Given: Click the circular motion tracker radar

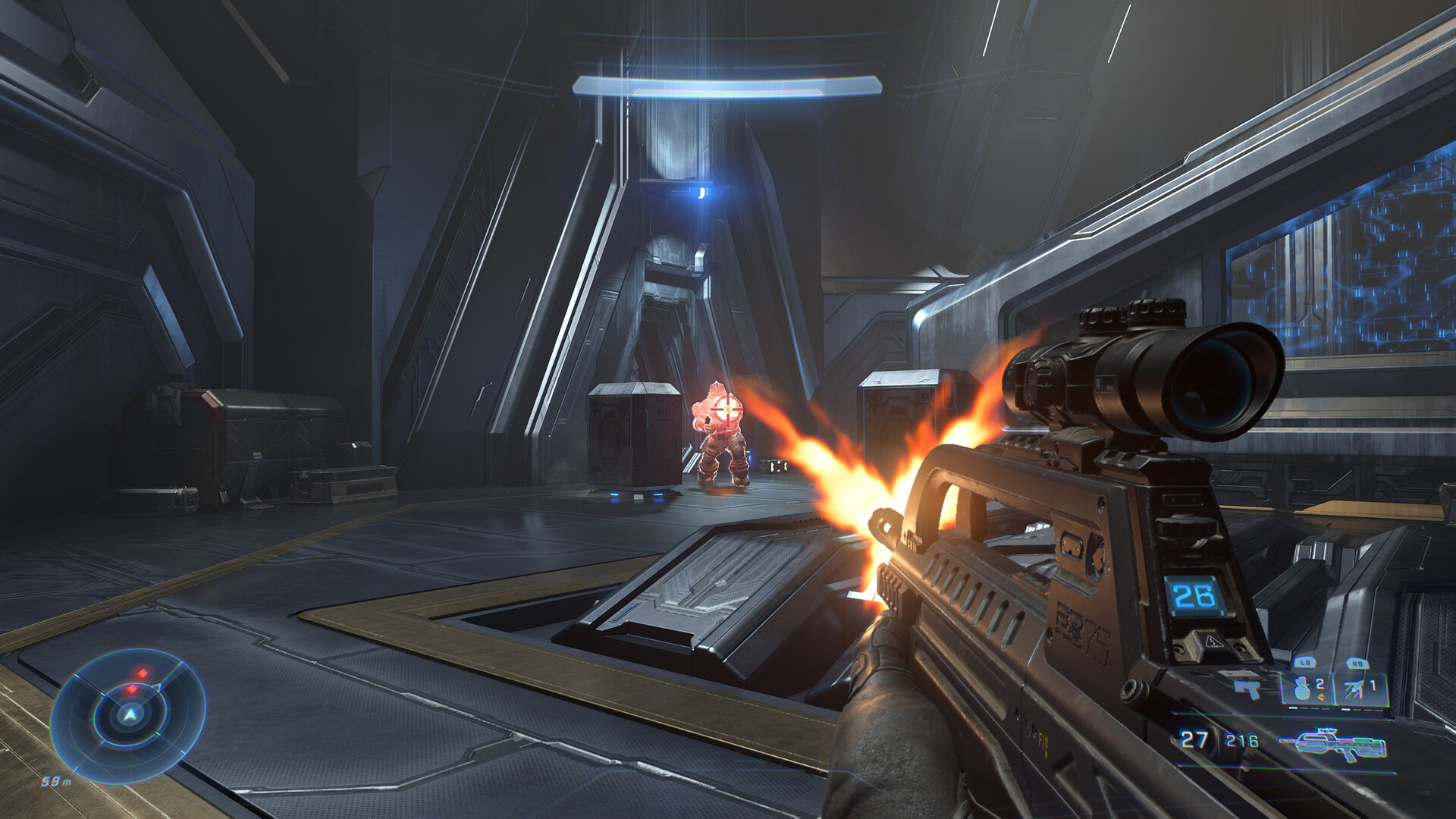Looking at the screenshot, I should click(x=129, y=714).
